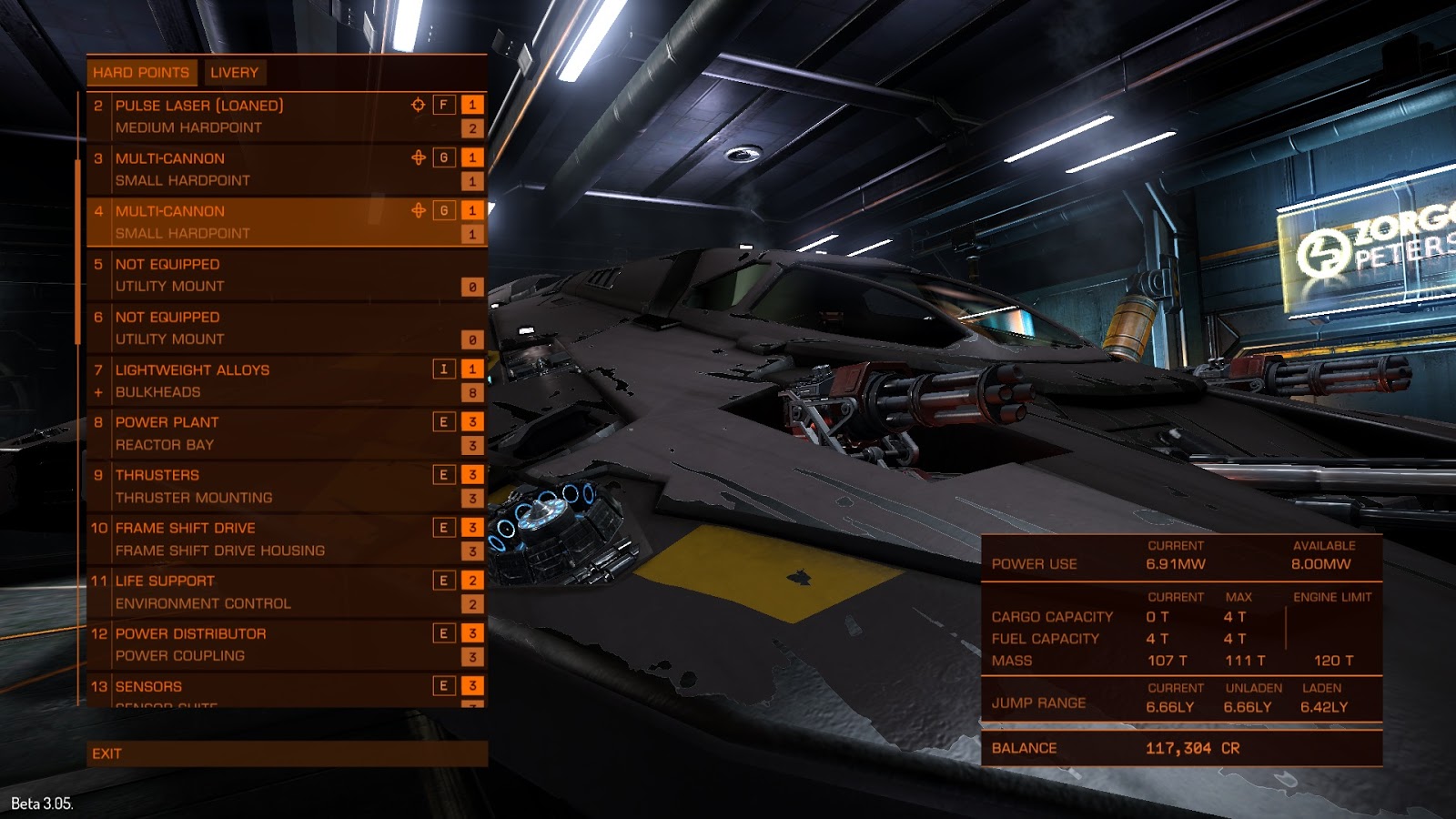This screenshot has width=1456, height=819.
Task: Switch to the Hard Points tab
Action: pos(141,73)
